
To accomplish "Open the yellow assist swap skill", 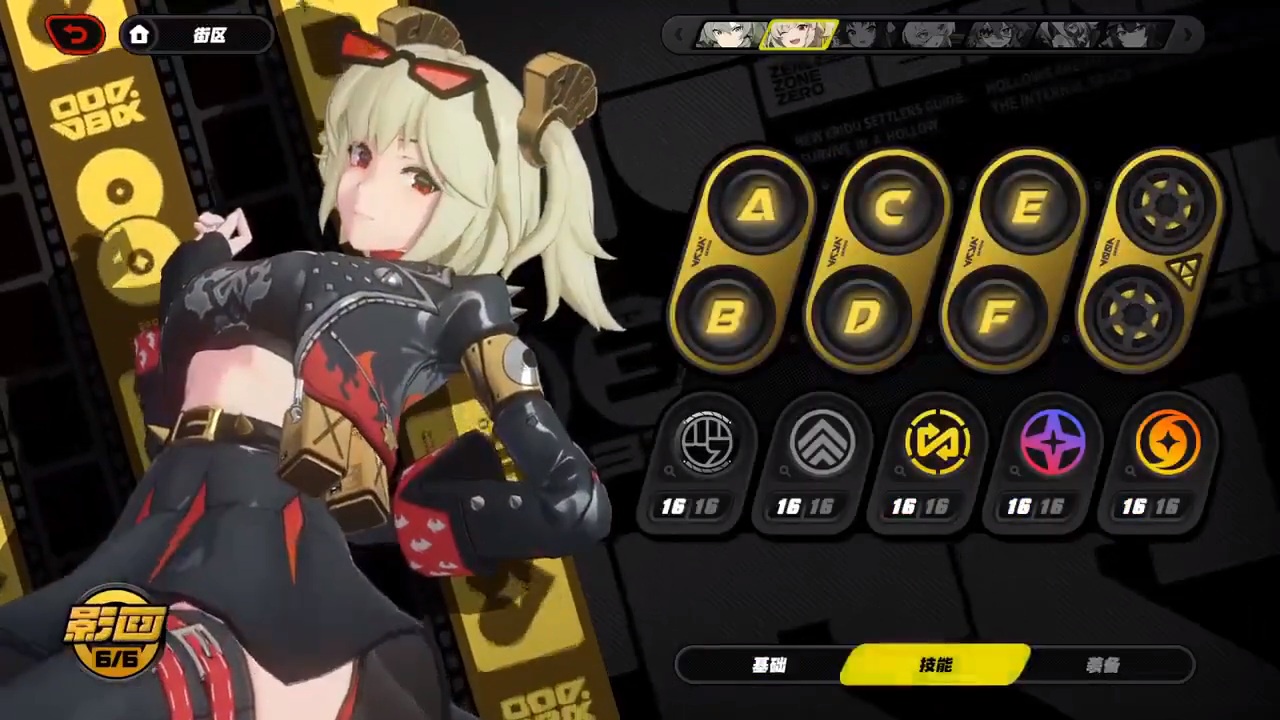I will pos(937,442).
